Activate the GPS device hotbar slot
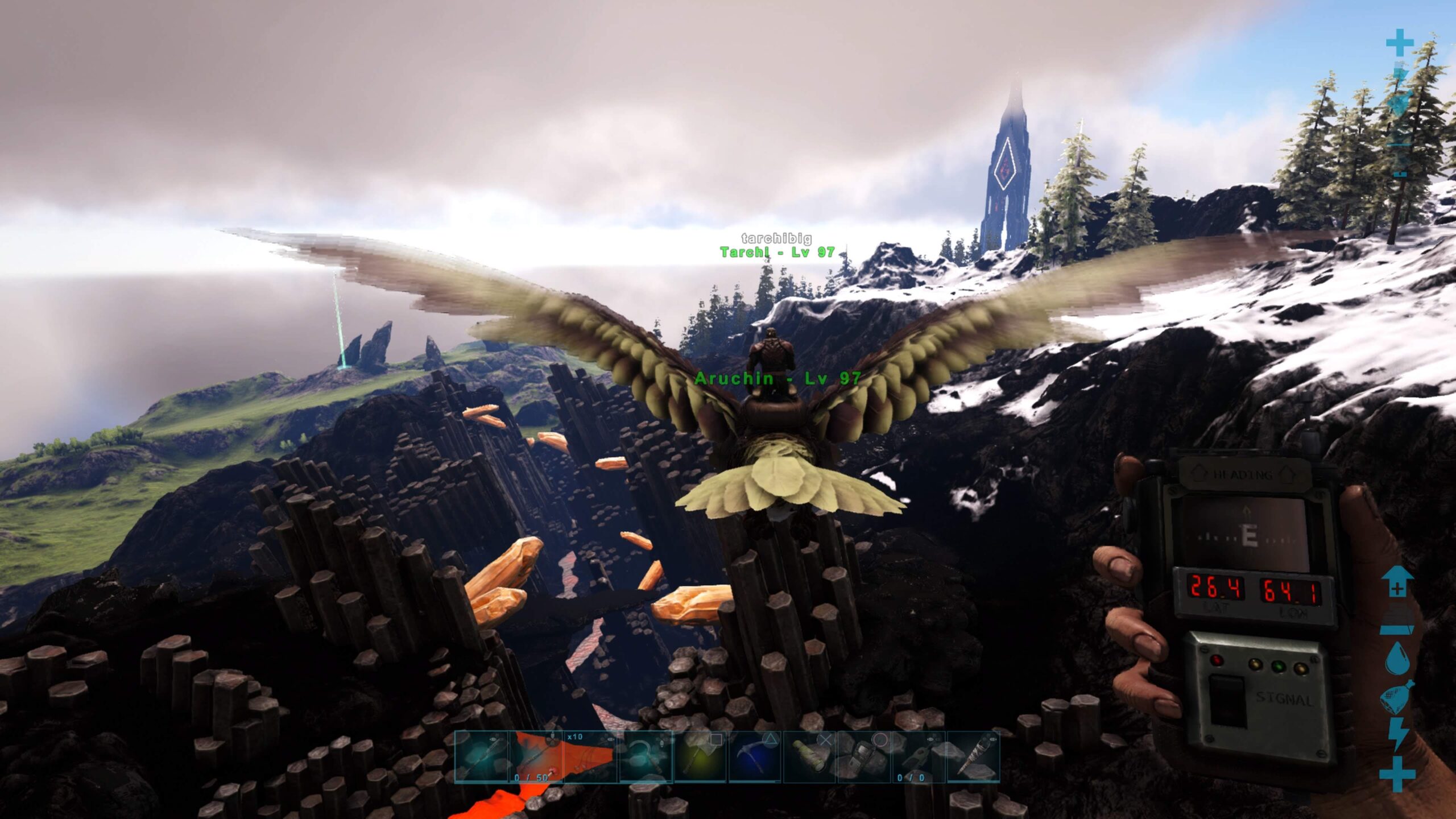The height and width of the screenshot is (819, 1456). (864, 757)
